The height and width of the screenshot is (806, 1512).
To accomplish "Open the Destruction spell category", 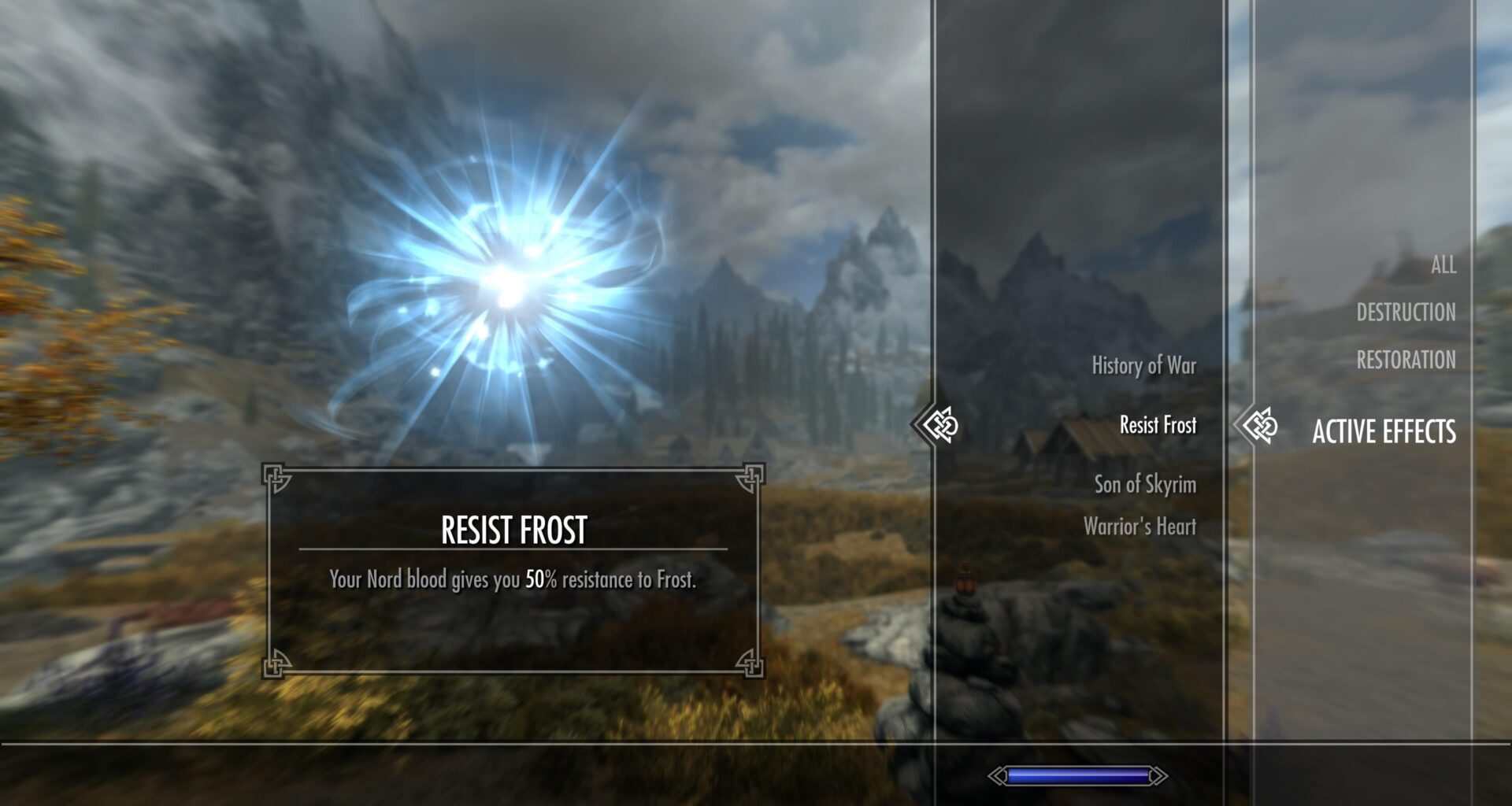I will point(1405,312).
